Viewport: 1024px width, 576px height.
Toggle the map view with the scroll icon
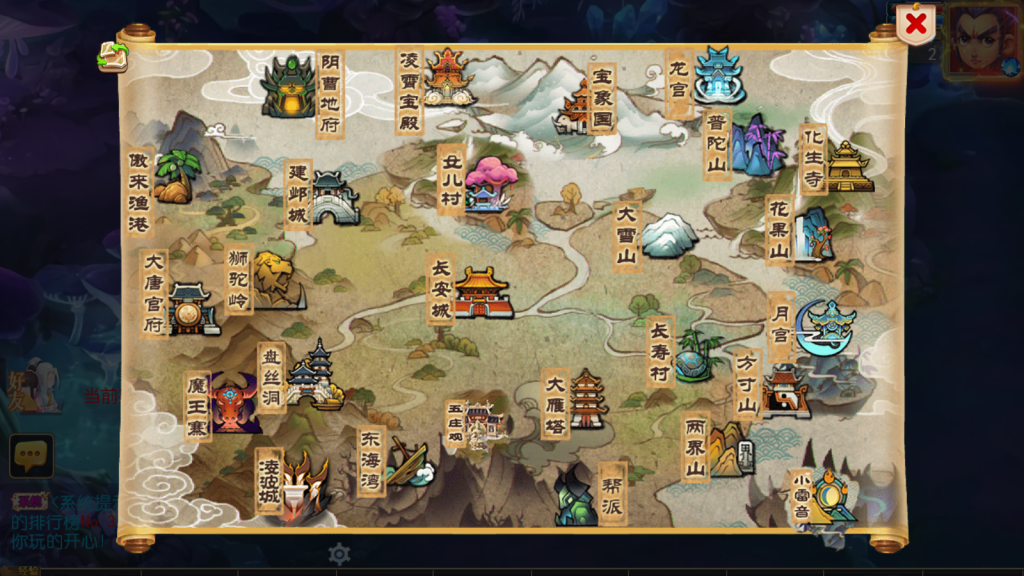coord(112,57)
